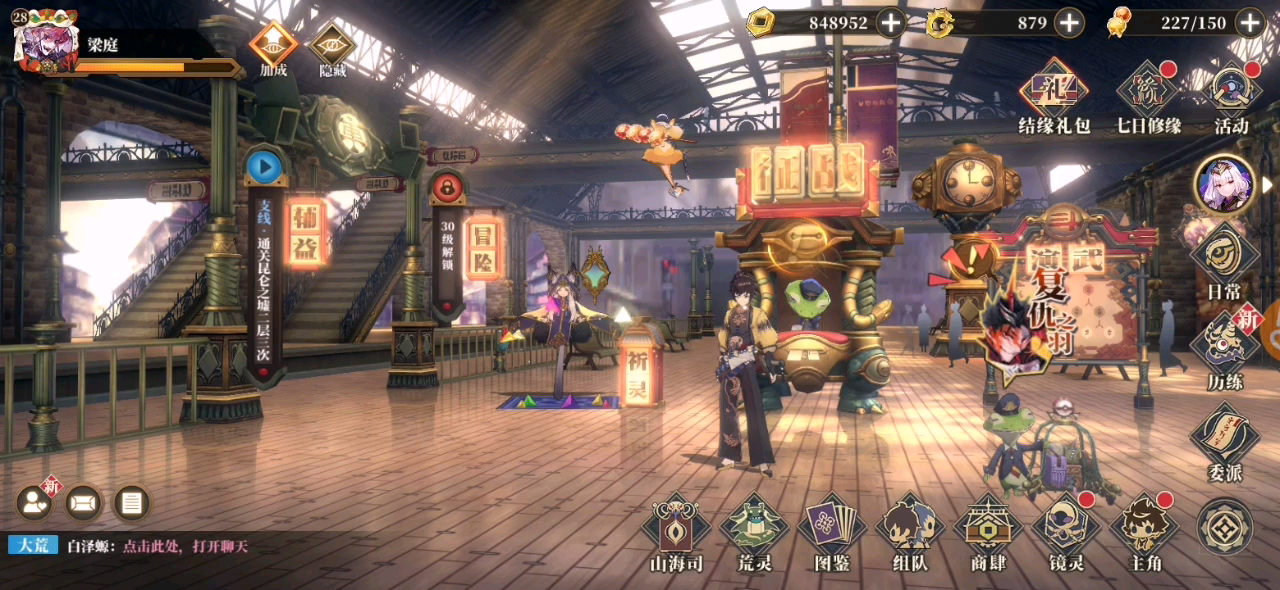Open the friends list icon
The image size is (1280, 590).
coord(34,502)
